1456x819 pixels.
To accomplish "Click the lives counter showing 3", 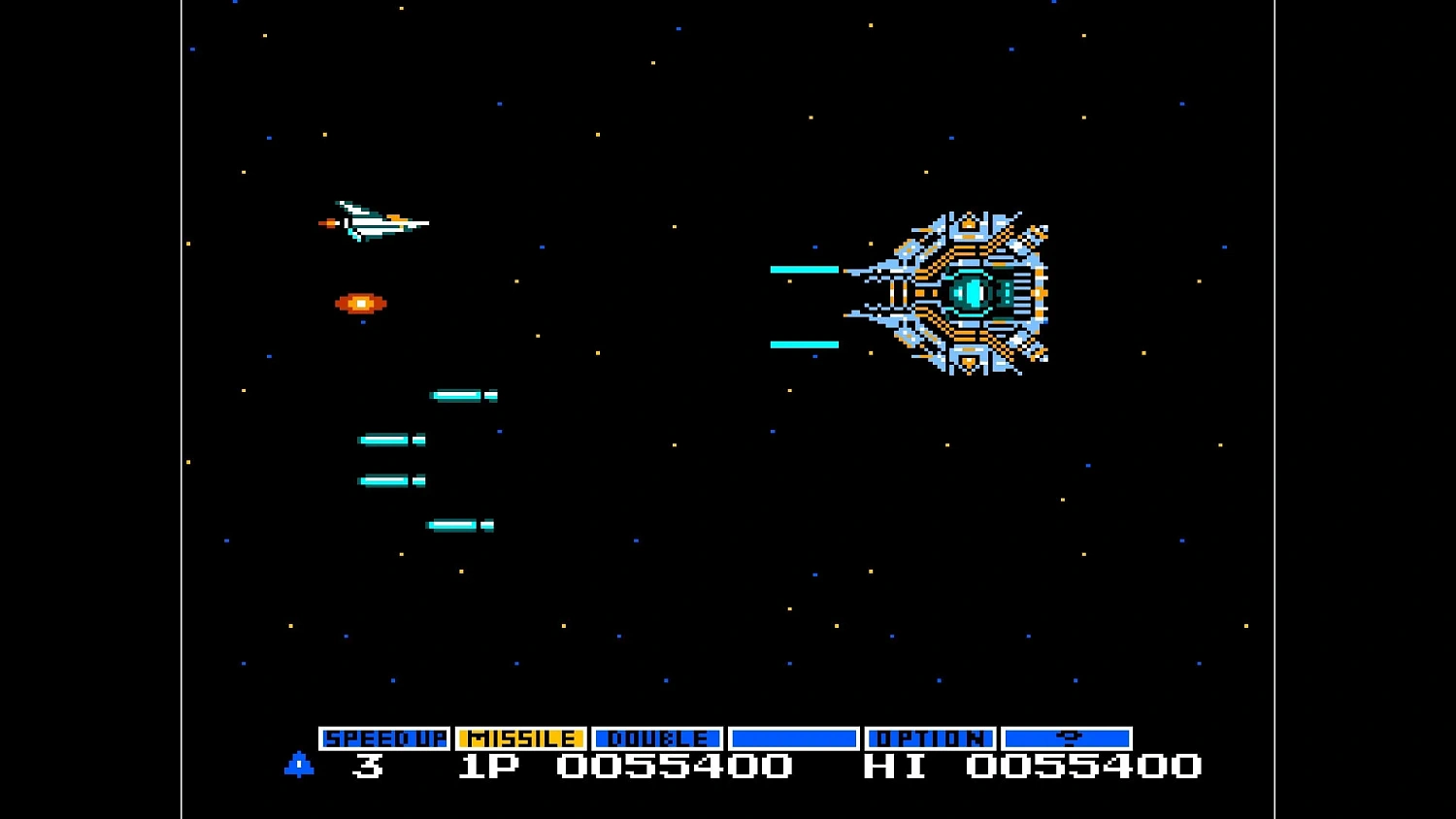I will [x=369, y=767].
